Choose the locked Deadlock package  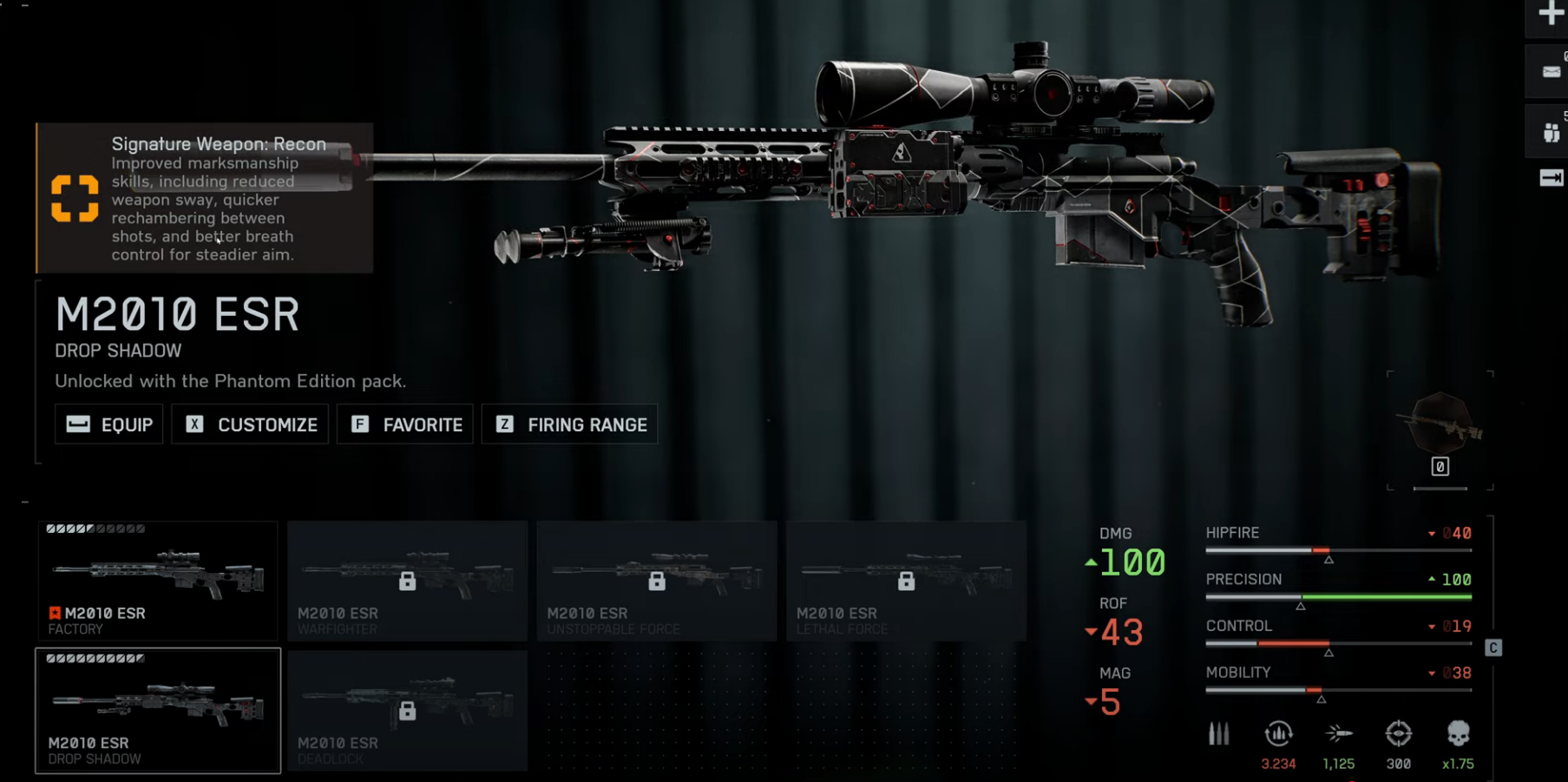point(407,711)
